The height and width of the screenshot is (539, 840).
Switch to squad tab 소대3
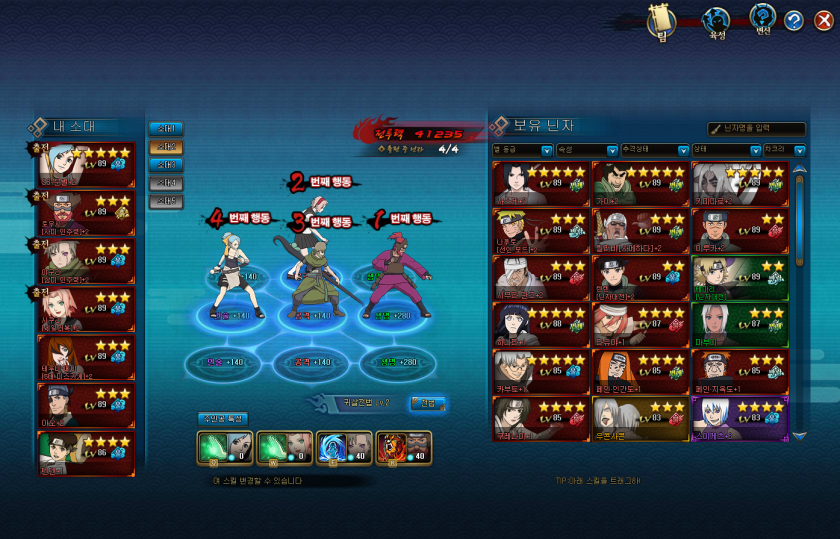point(167,165)
